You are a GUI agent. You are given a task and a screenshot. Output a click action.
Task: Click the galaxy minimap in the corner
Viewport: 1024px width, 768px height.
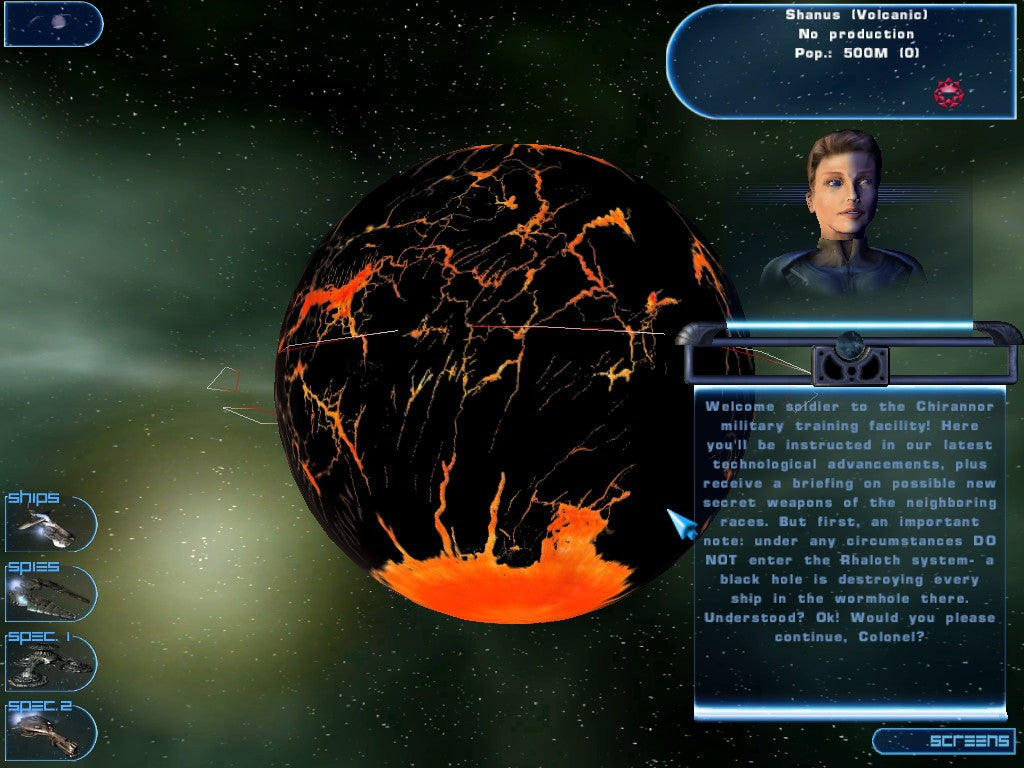[53, 23]
